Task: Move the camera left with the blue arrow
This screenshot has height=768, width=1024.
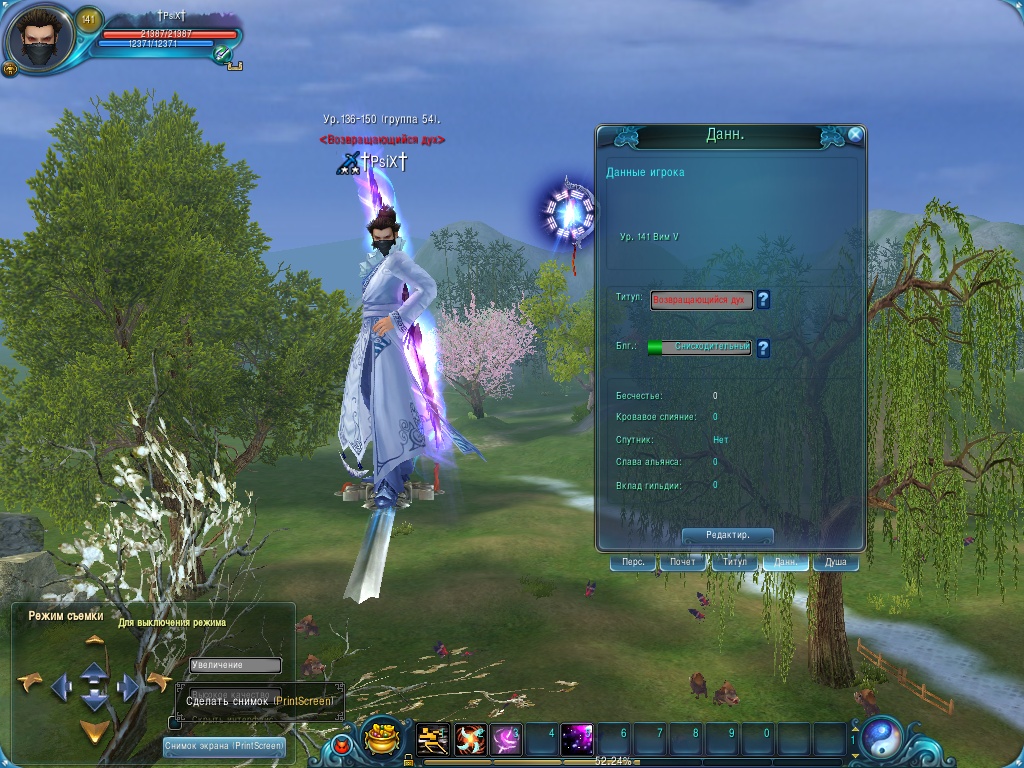Action: click(61, 686)
